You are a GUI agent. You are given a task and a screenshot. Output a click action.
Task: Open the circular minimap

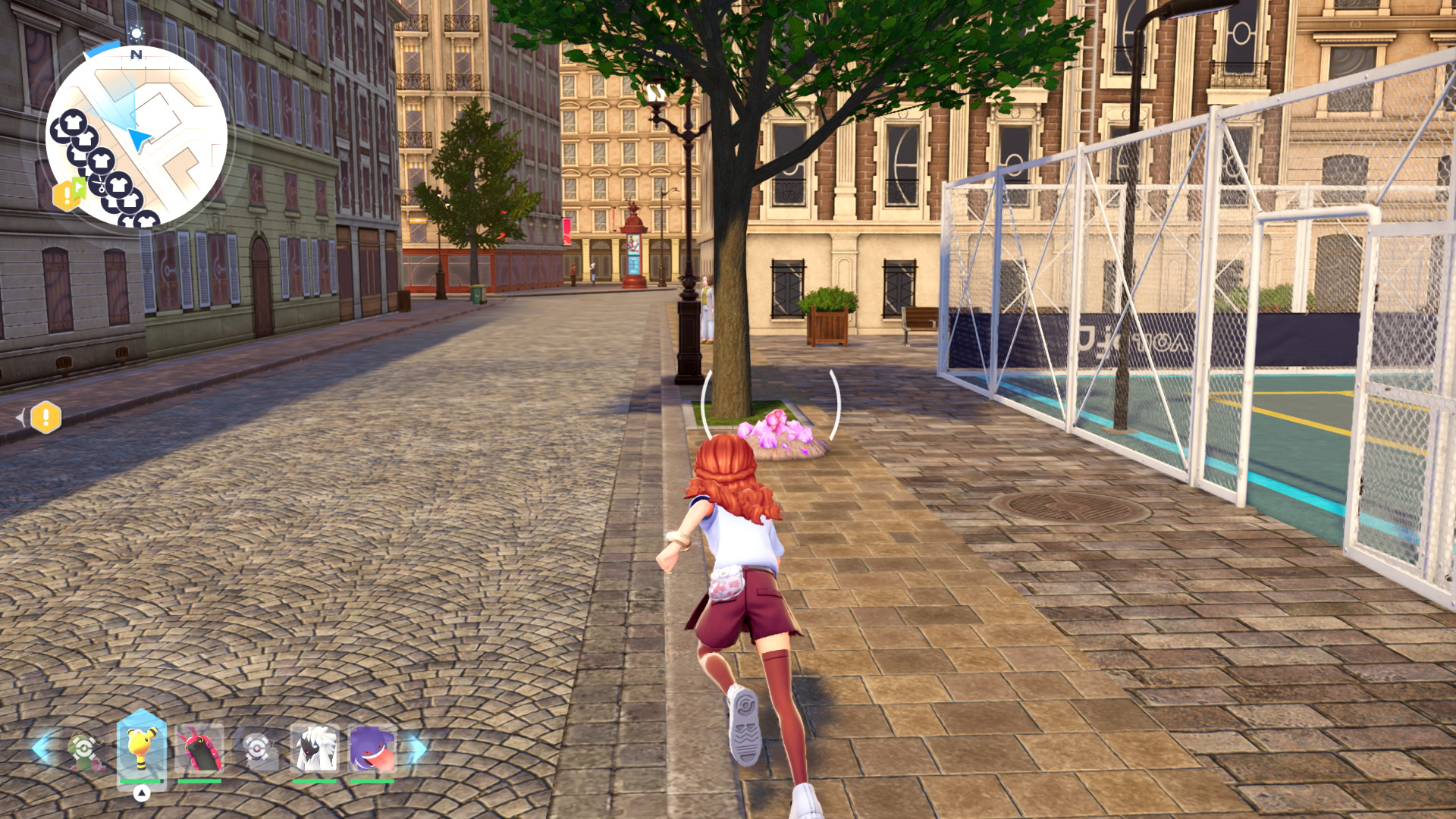pyautogui.click(x=136, y=136)
